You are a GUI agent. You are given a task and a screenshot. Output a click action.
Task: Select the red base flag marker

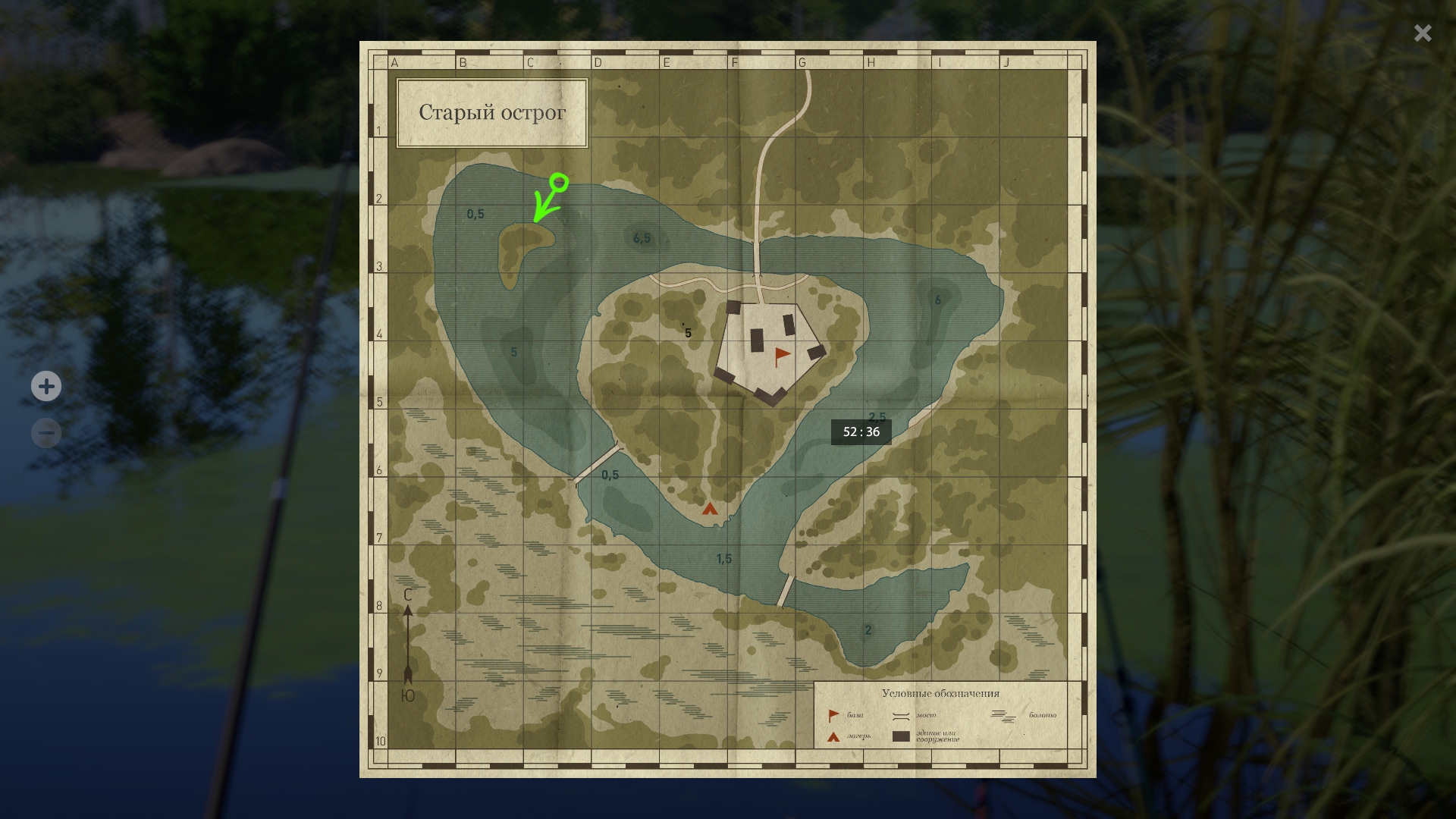781,356
